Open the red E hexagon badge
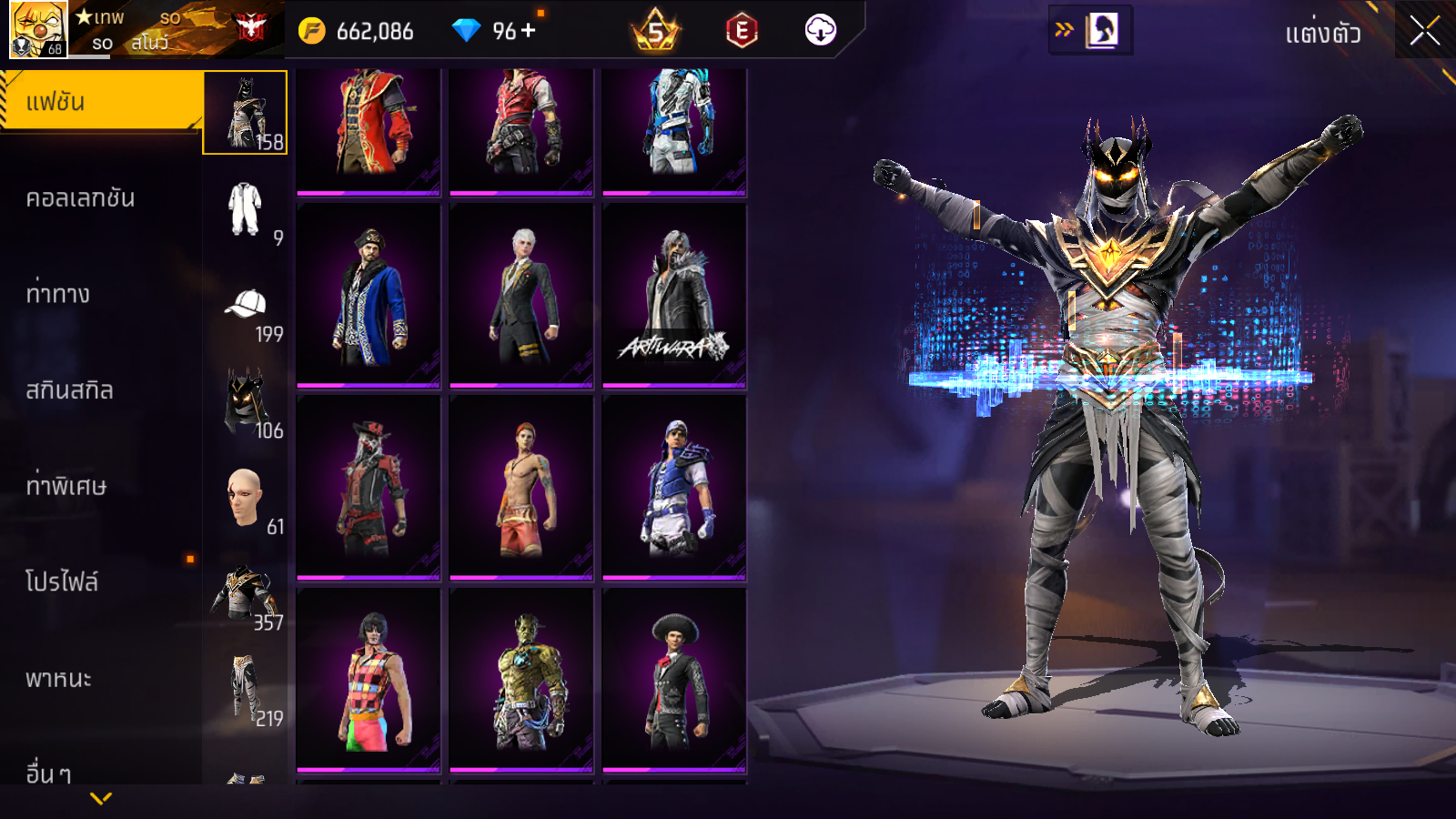 tap(742, 31)
